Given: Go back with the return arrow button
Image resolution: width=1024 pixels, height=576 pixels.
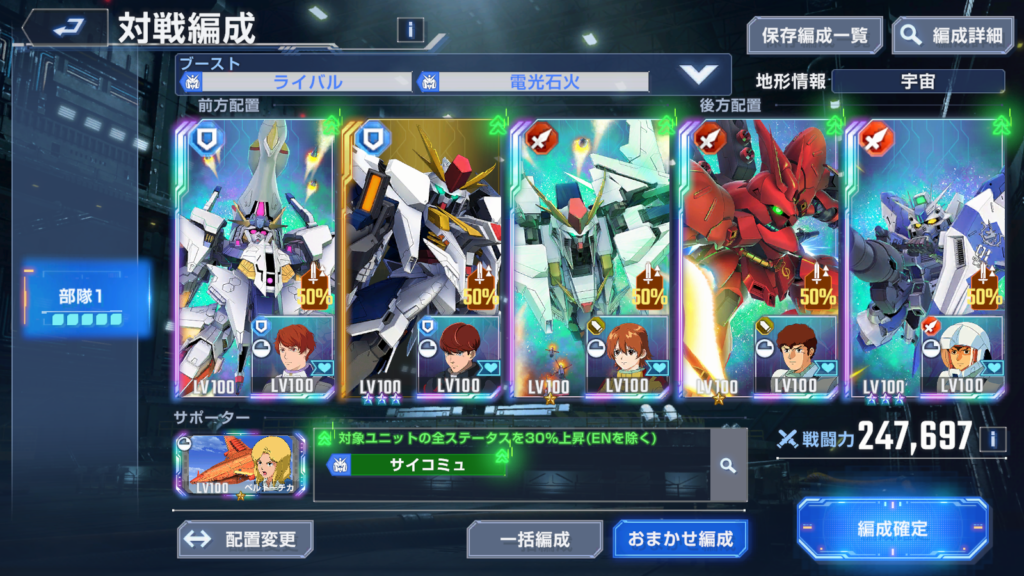Looking at the screenshot, I should [x=64, y=27].
